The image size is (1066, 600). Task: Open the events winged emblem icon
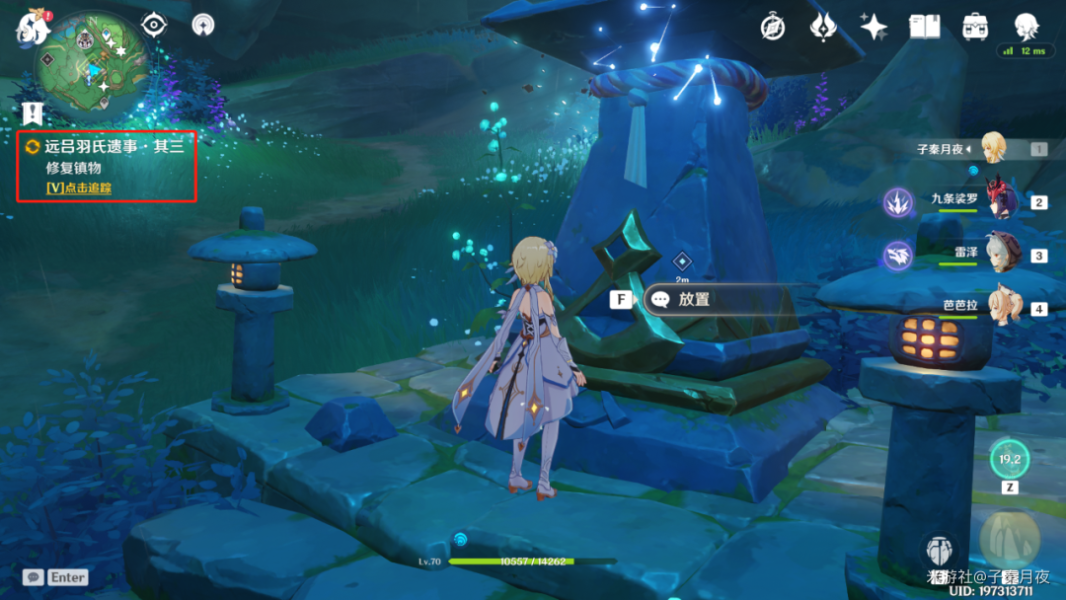[823, 27]
